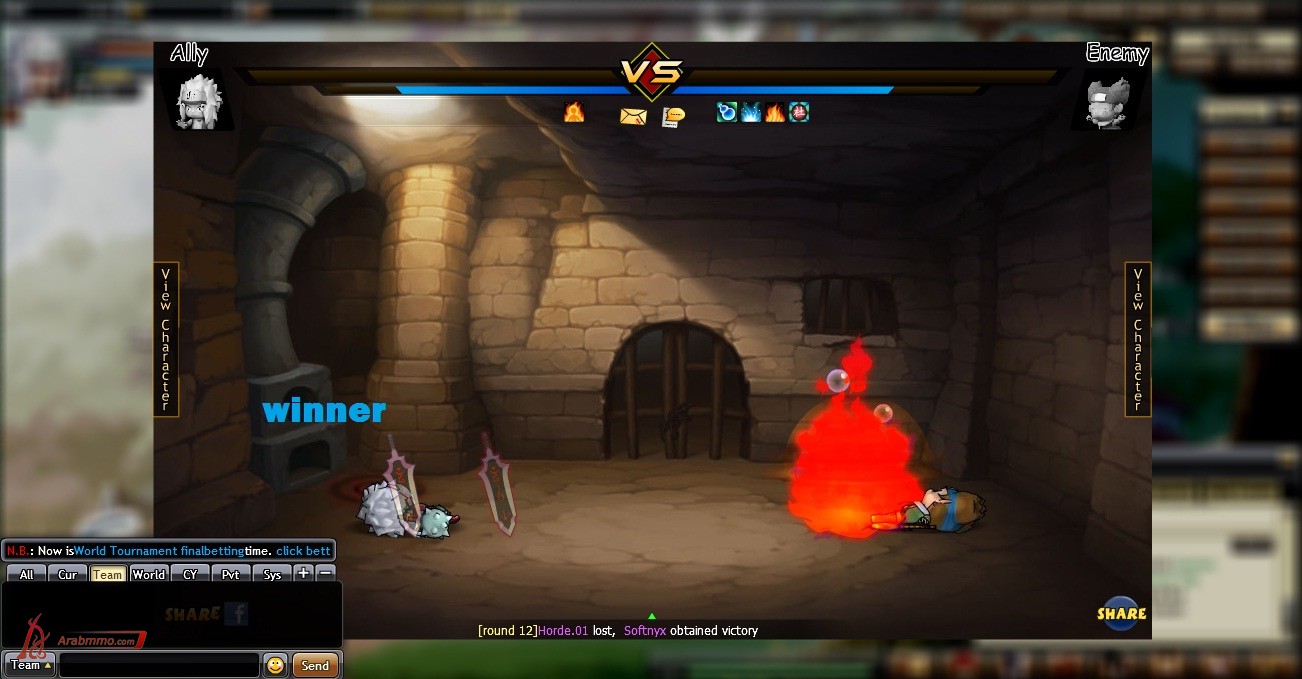Viewport: 1302px width, 679px height.
Task: Open the Team chat channel dropdown
Action: pyautogui.click(x=30, y=665)
